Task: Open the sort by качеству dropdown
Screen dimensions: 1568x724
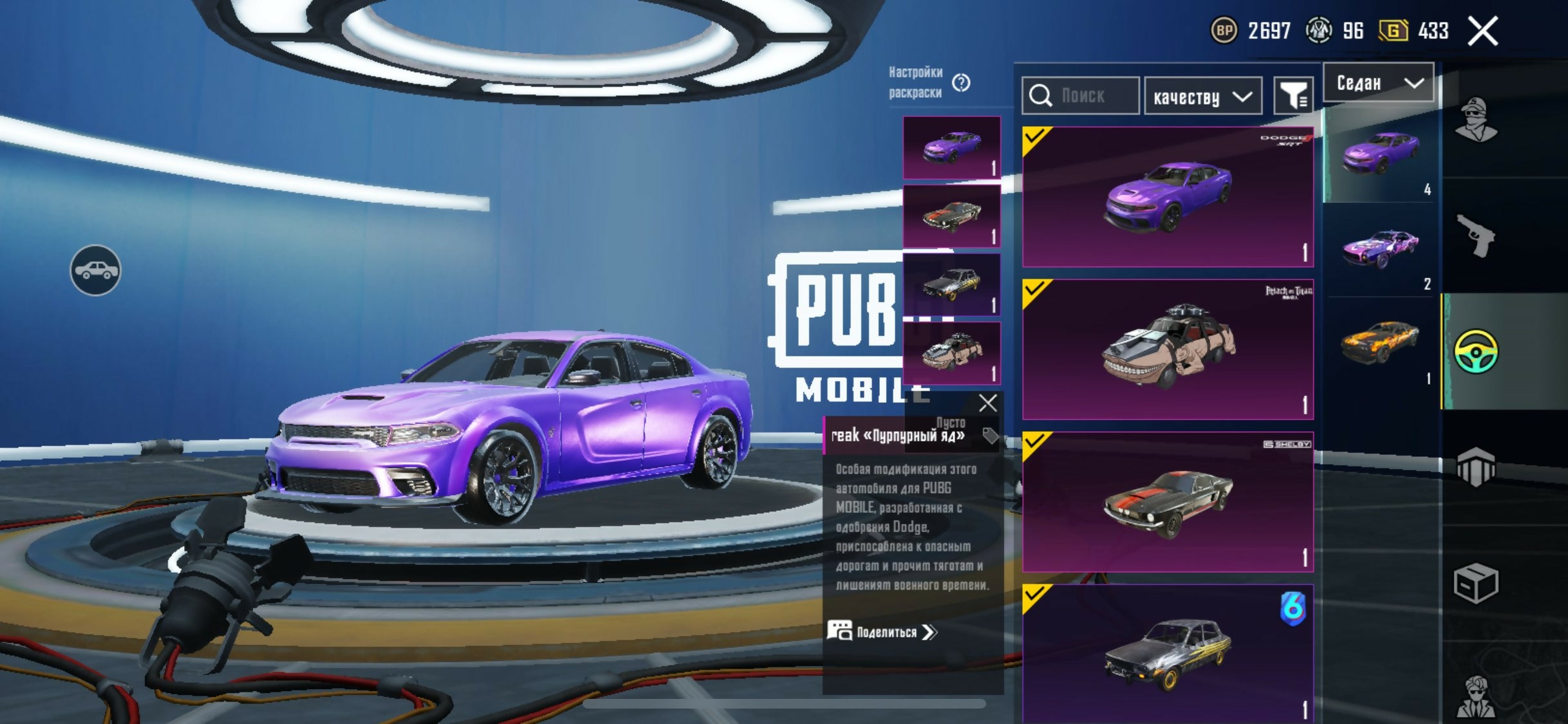Action: (1202, 97)
